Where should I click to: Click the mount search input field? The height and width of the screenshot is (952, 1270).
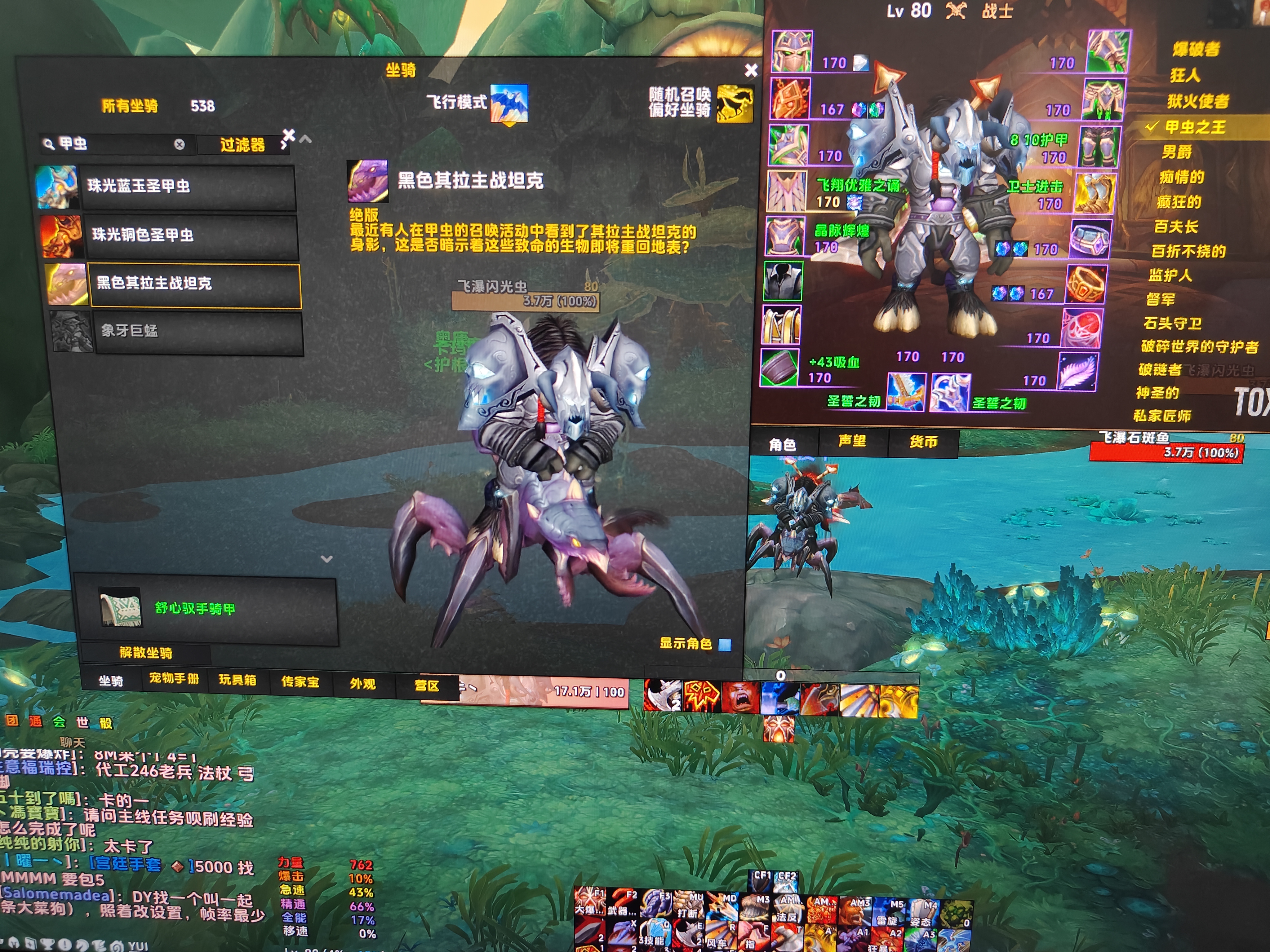115,144
